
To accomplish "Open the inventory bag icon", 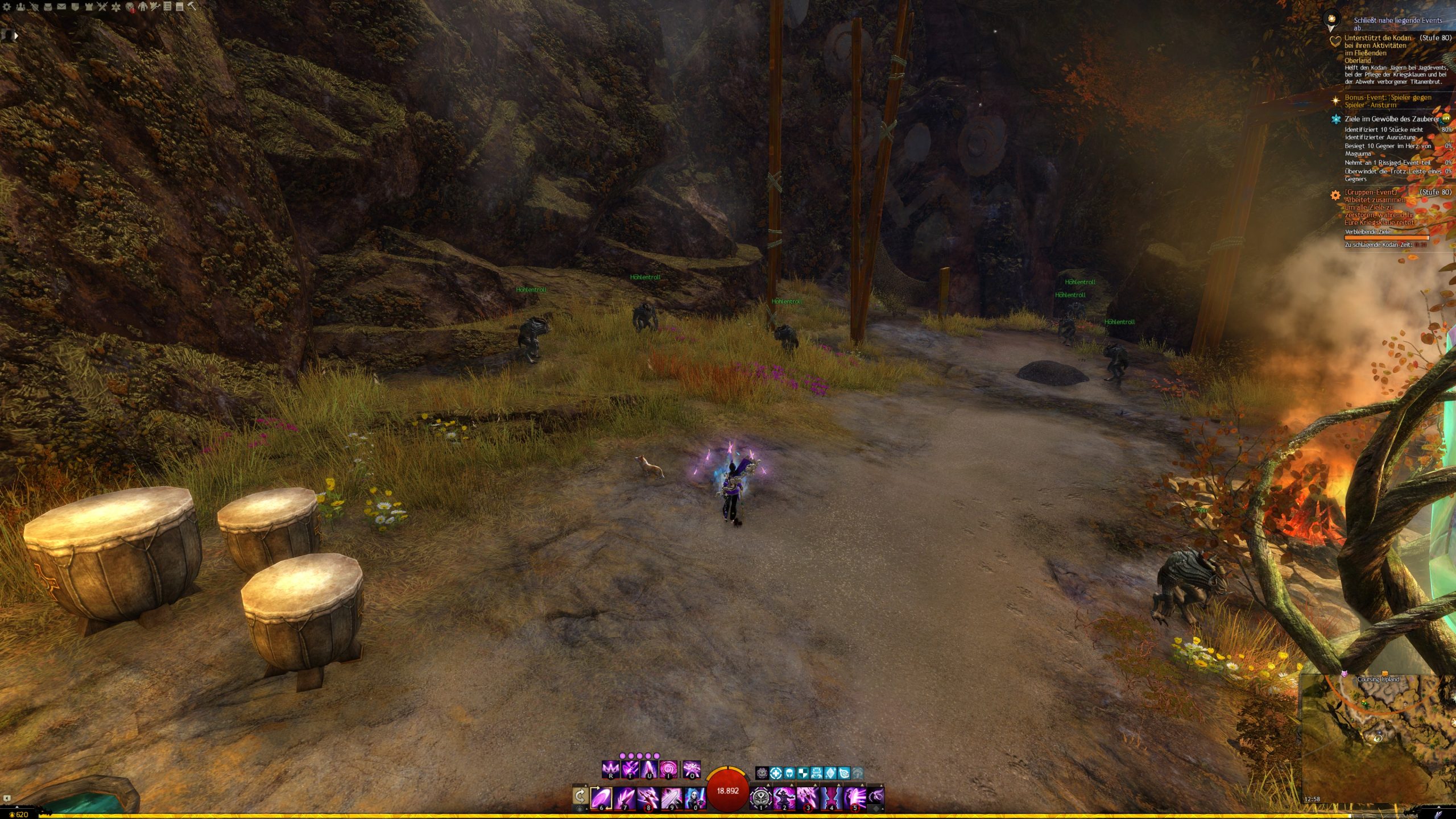I will click(48, 7).
